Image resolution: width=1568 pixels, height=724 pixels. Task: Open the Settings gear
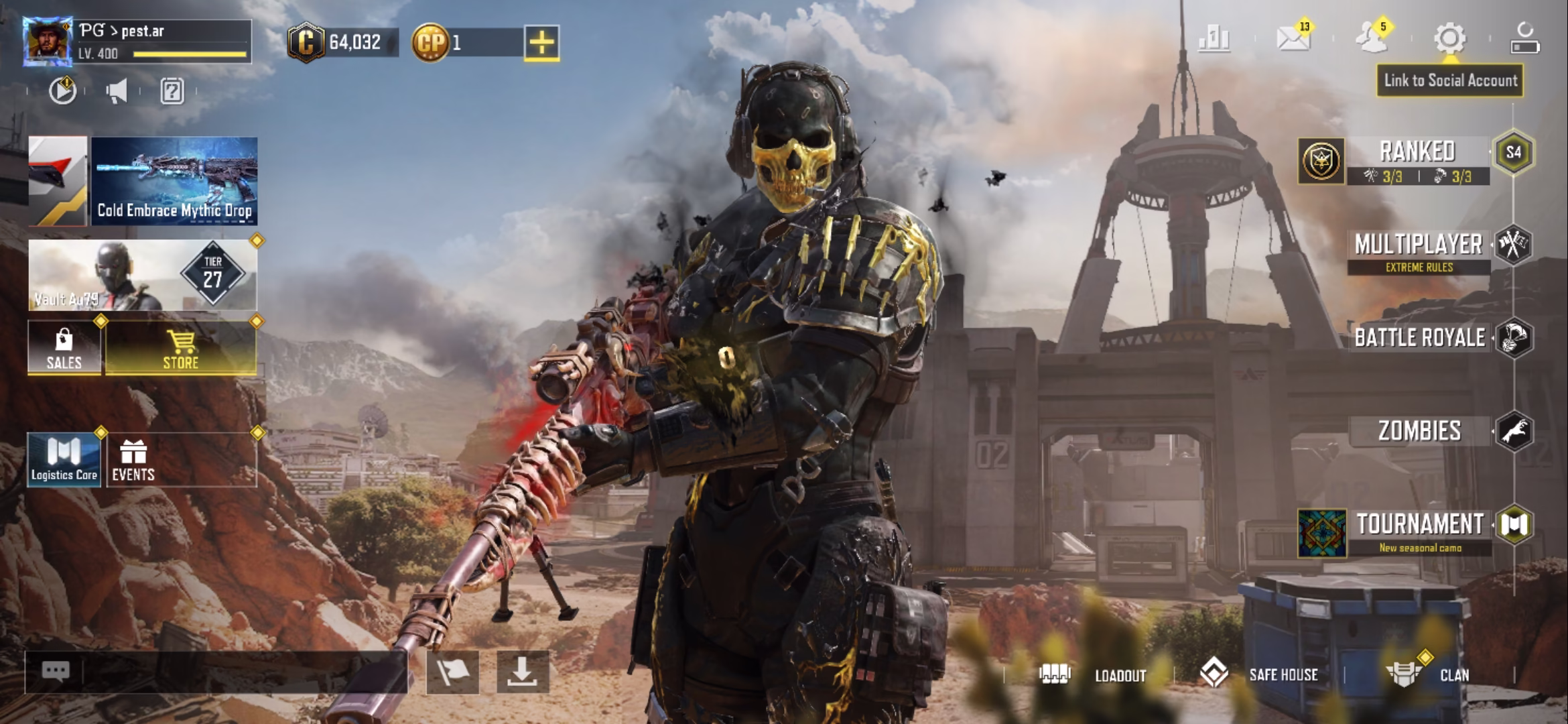click(1449, 38)
